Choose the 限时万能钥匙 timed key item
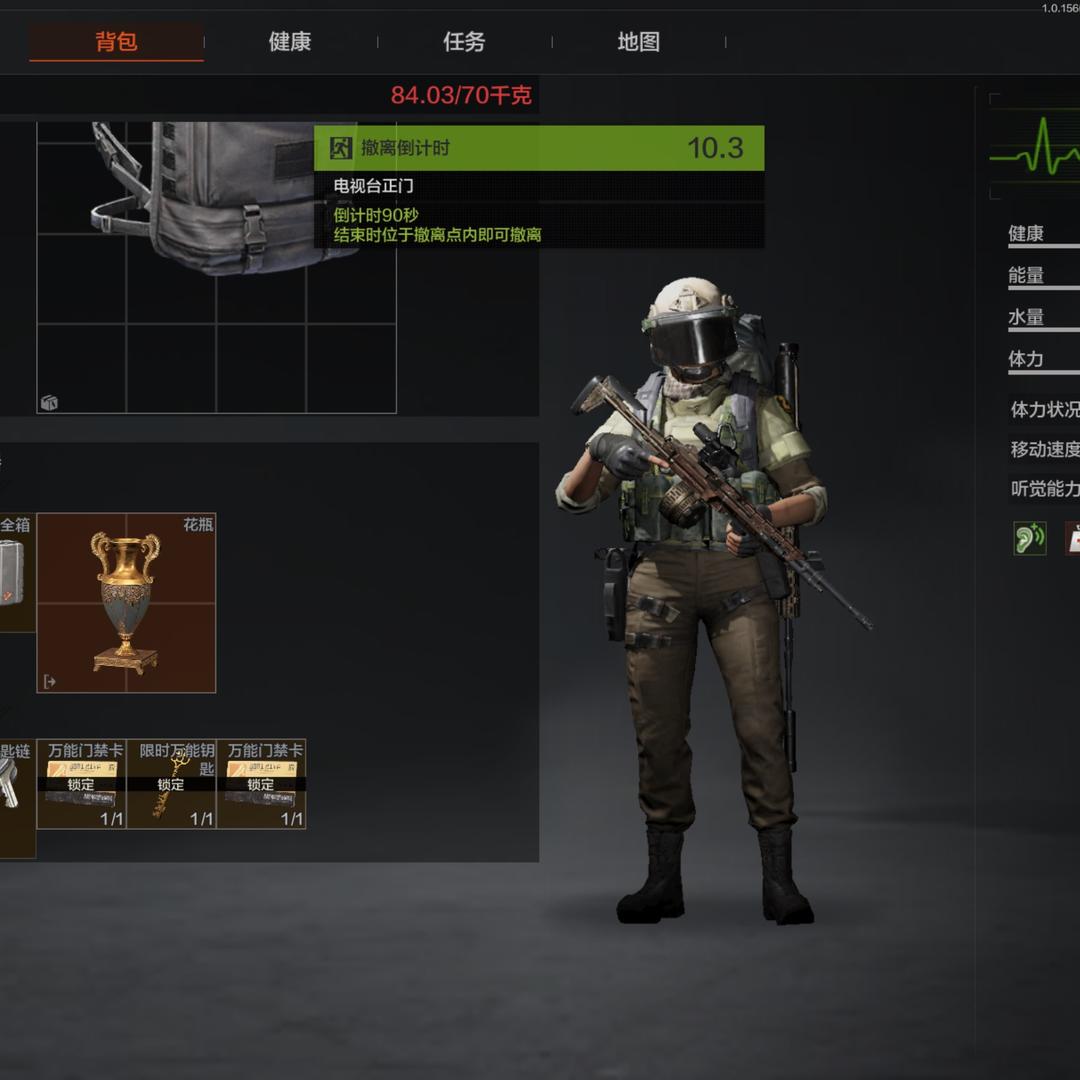 pyautogui.click(x=171, y=784)
